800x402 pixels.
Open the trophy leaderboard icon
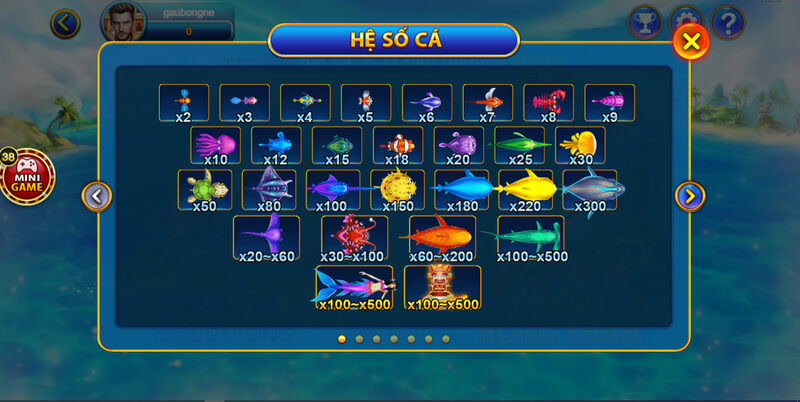(645, 21)
